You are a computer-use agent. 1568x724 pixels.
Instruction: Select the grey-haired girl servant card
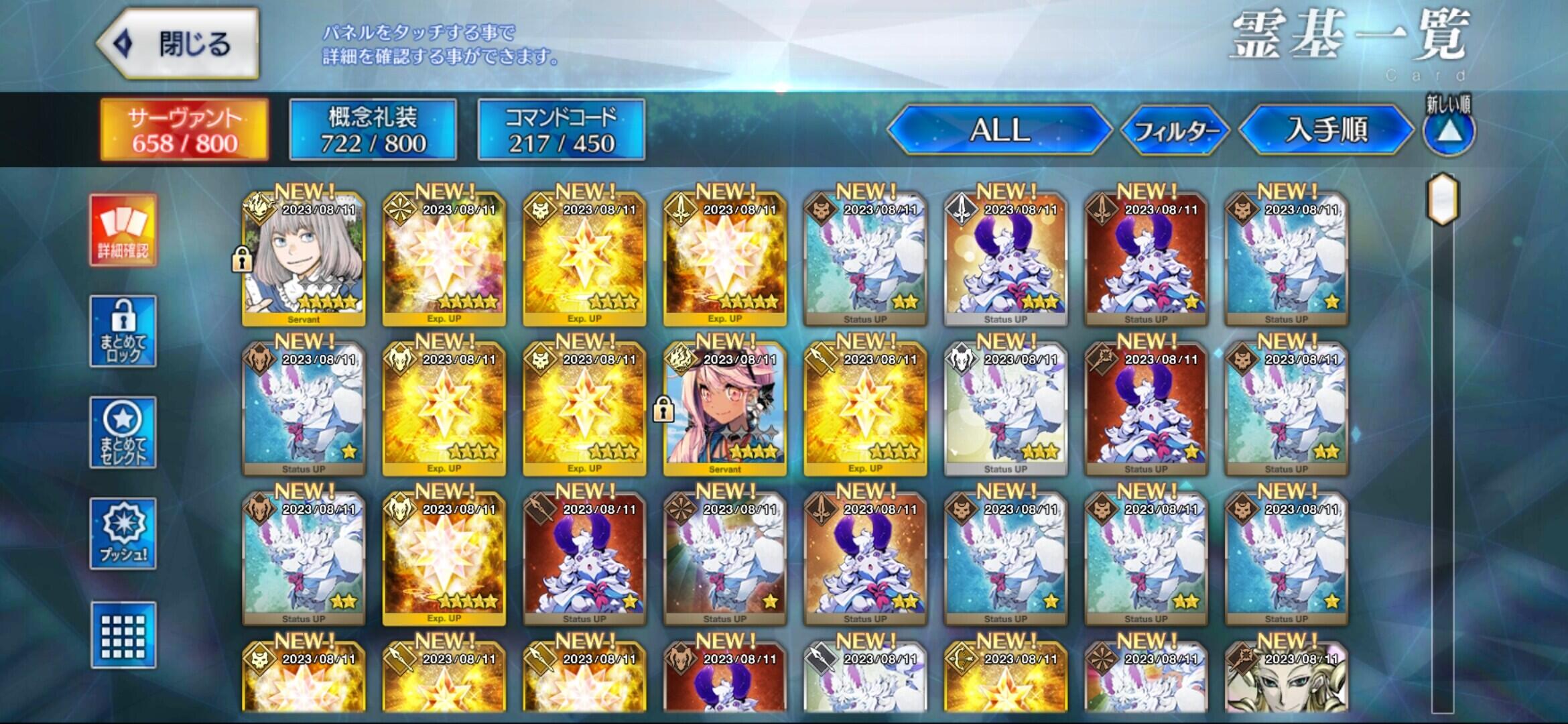point(304,259)
